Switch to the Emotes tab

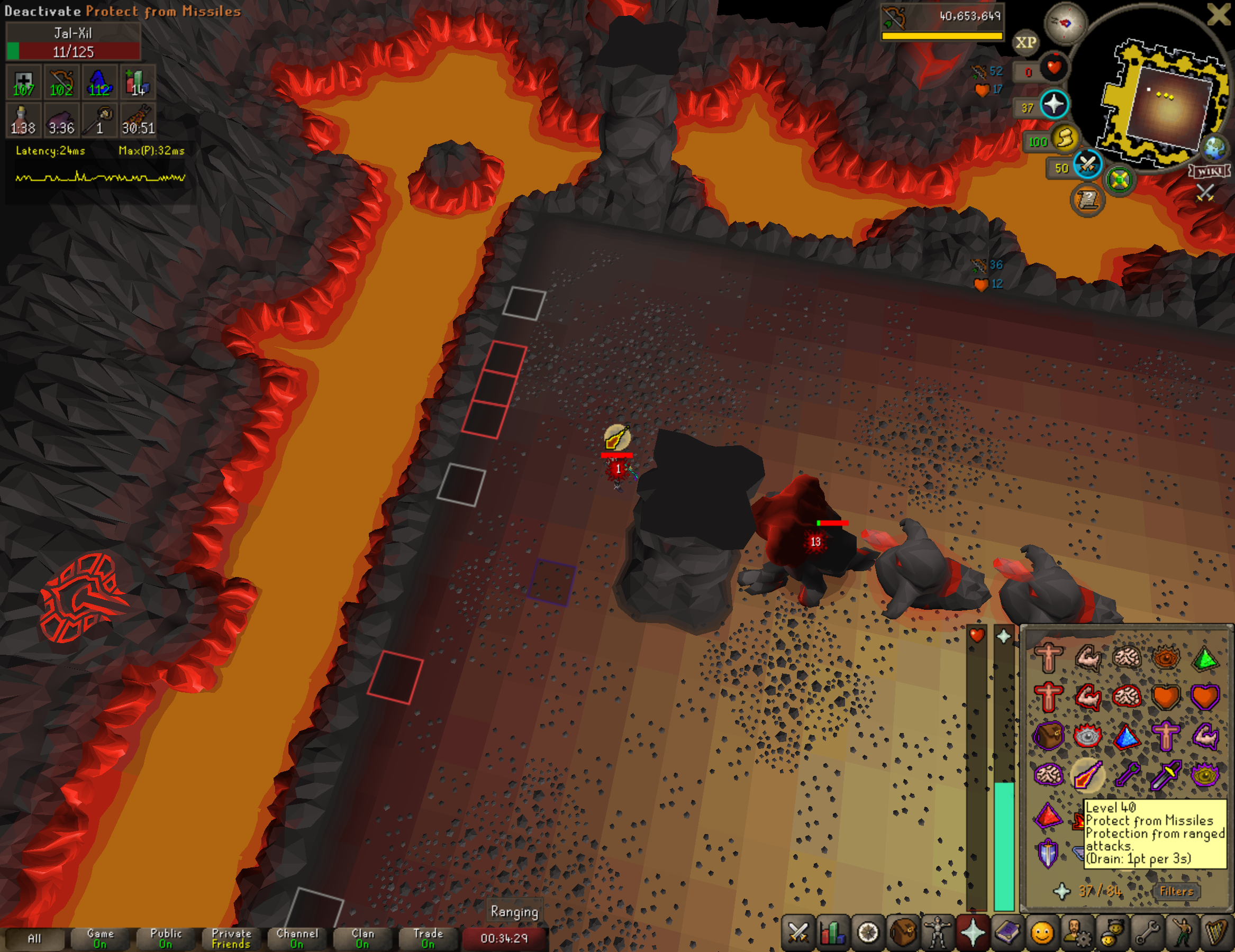(1182, 933)
